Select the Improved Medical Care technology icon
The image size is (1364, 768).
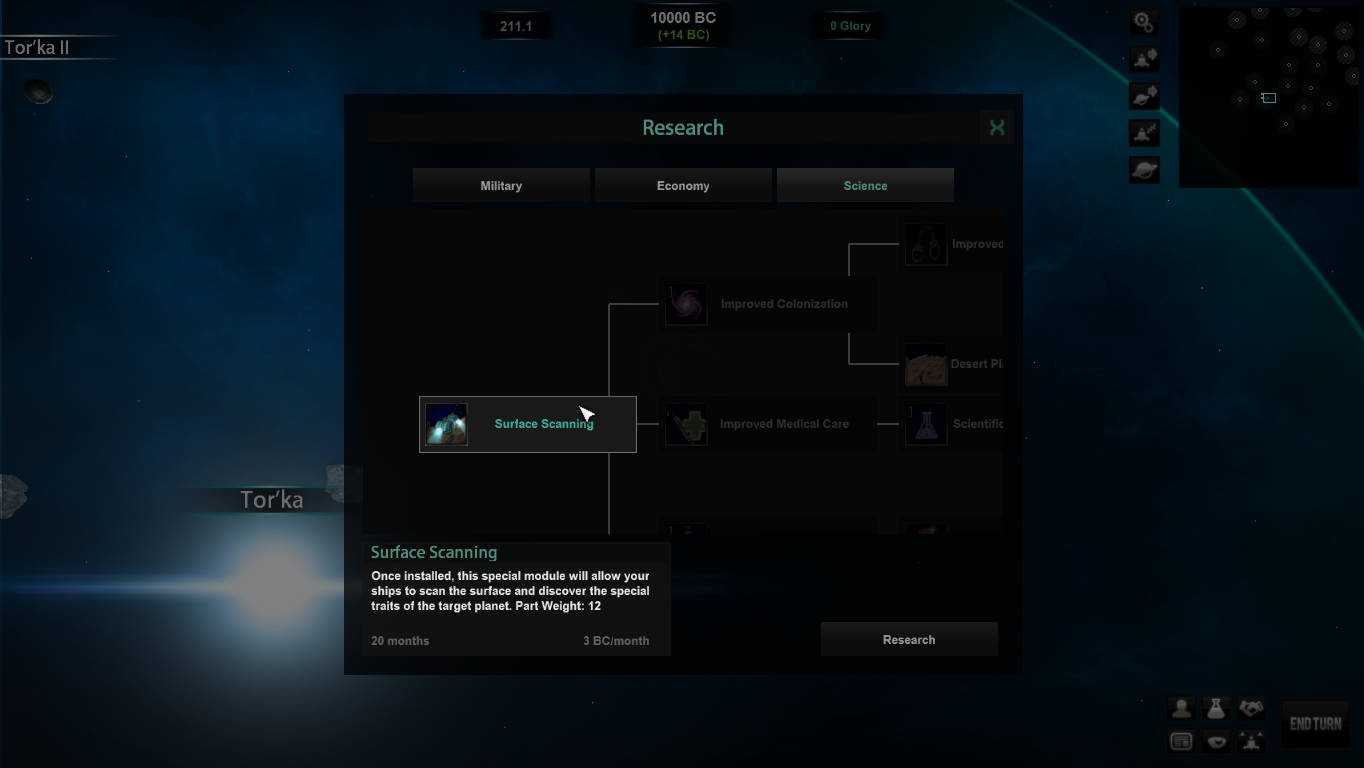685,423
